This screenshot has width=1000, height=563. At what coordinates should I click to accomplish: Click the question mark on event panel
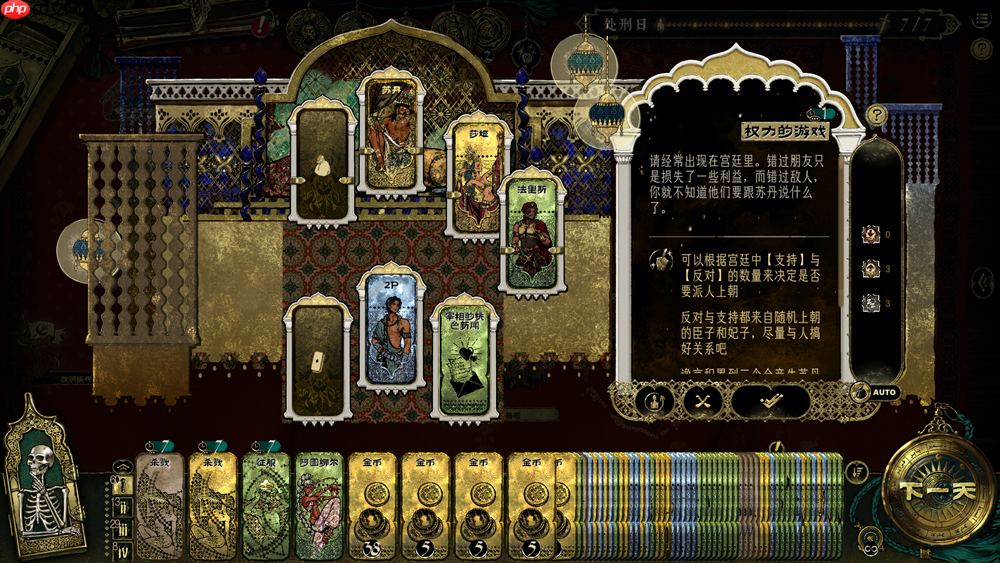tap(877, 115)
